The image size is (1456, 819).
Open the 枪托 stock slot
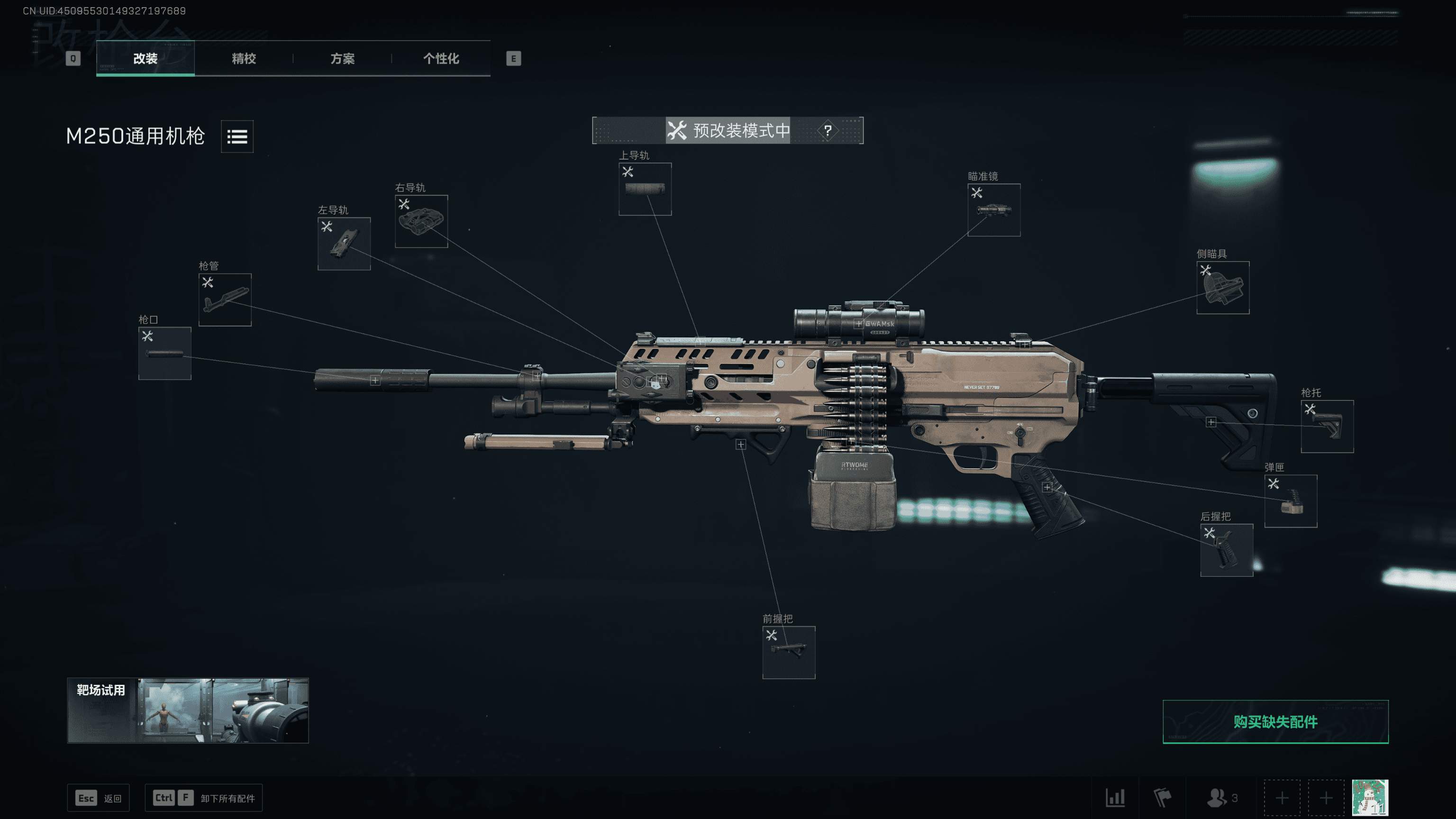click(1327, 426)
